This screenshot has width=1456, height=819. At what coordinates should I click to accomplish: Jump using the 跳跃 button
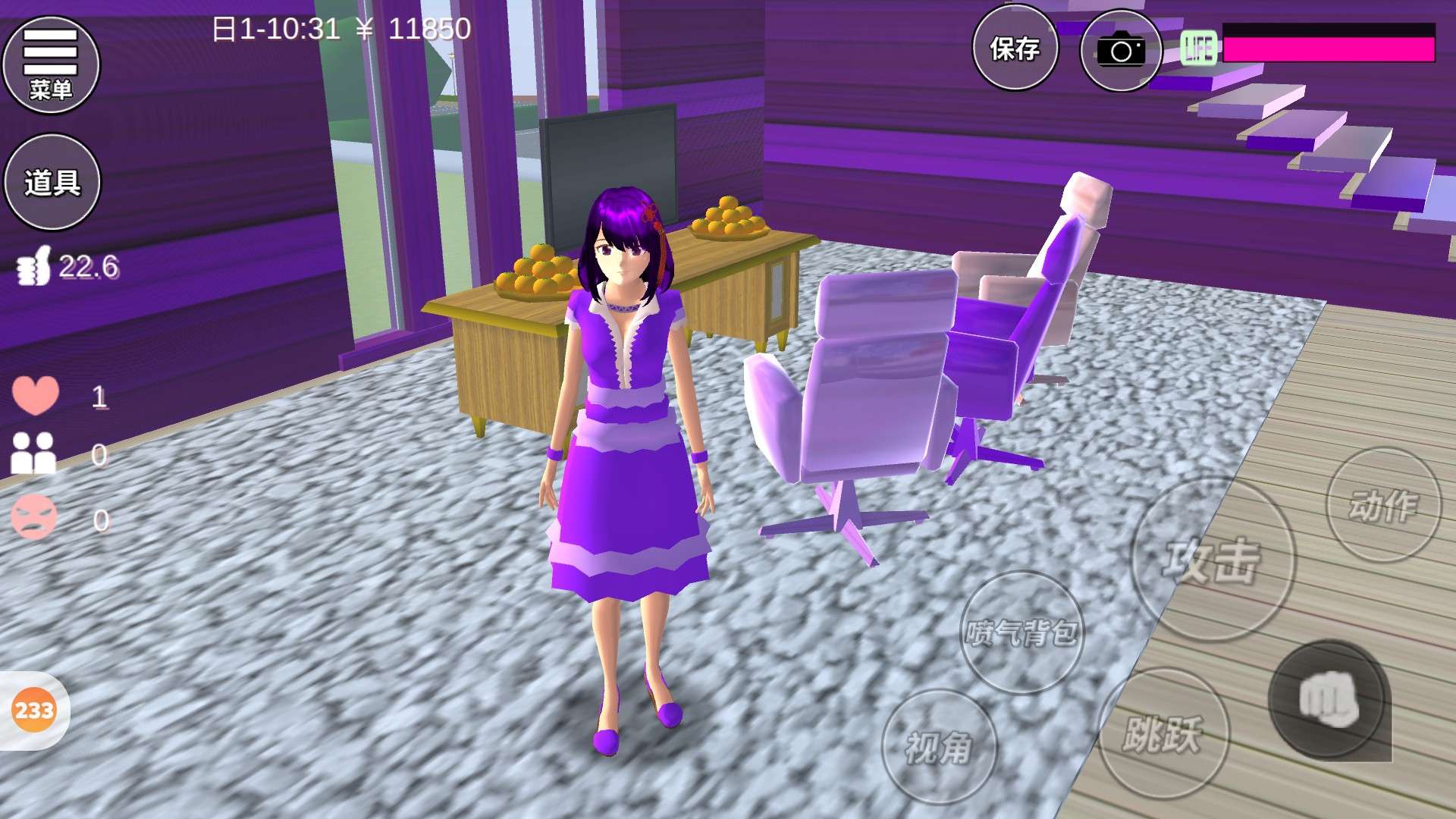[x=1163, y=733]
